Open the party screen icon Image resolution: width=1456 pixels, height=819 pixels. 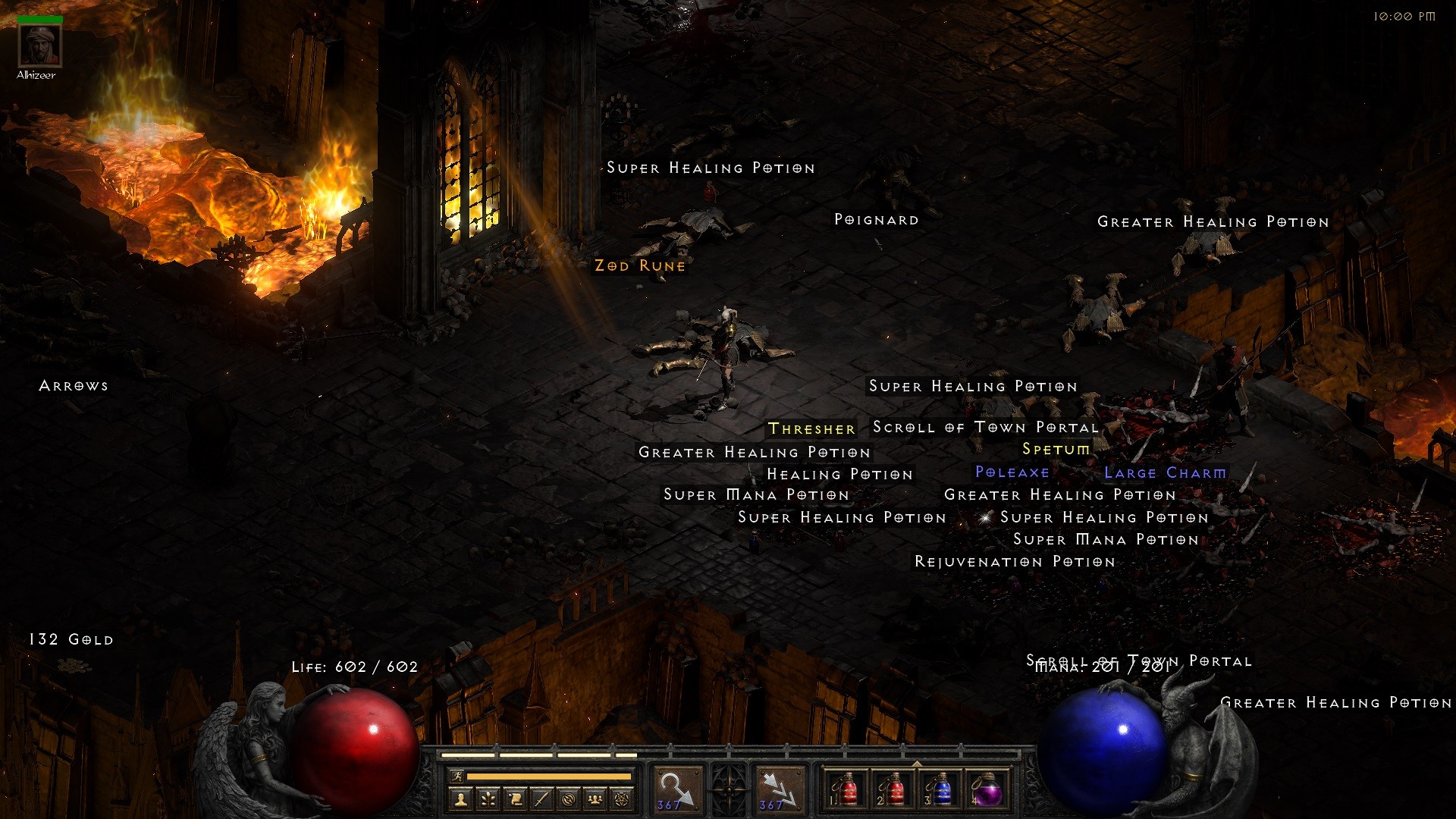(x=593, y=799)
